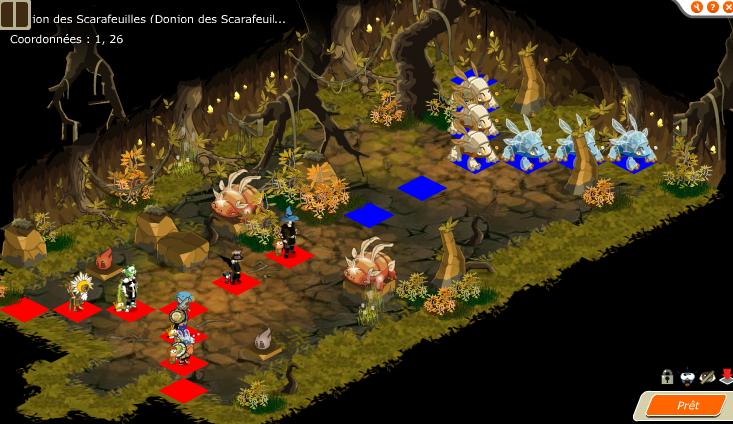
Task: Close the game with the X button
Action: pyautogui.click(x=726, y=8)
